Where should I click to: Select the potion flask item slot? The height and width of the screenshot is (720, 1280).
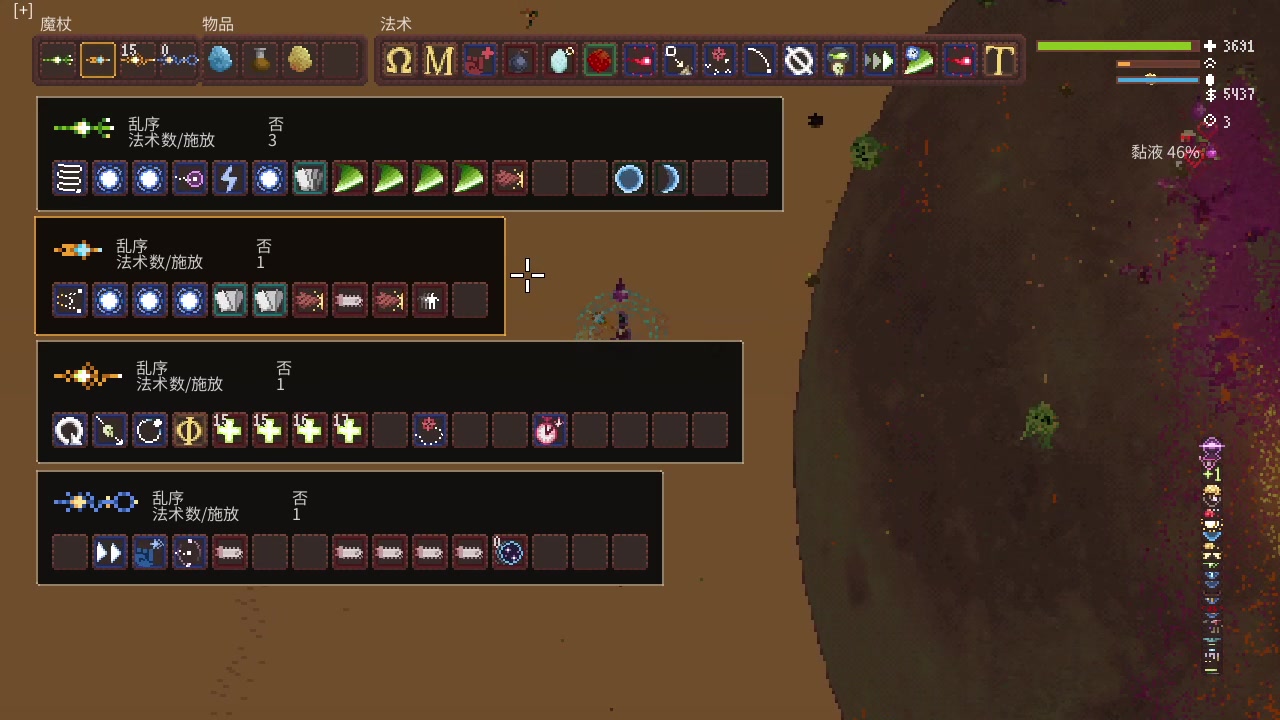(x=260, y=61)
